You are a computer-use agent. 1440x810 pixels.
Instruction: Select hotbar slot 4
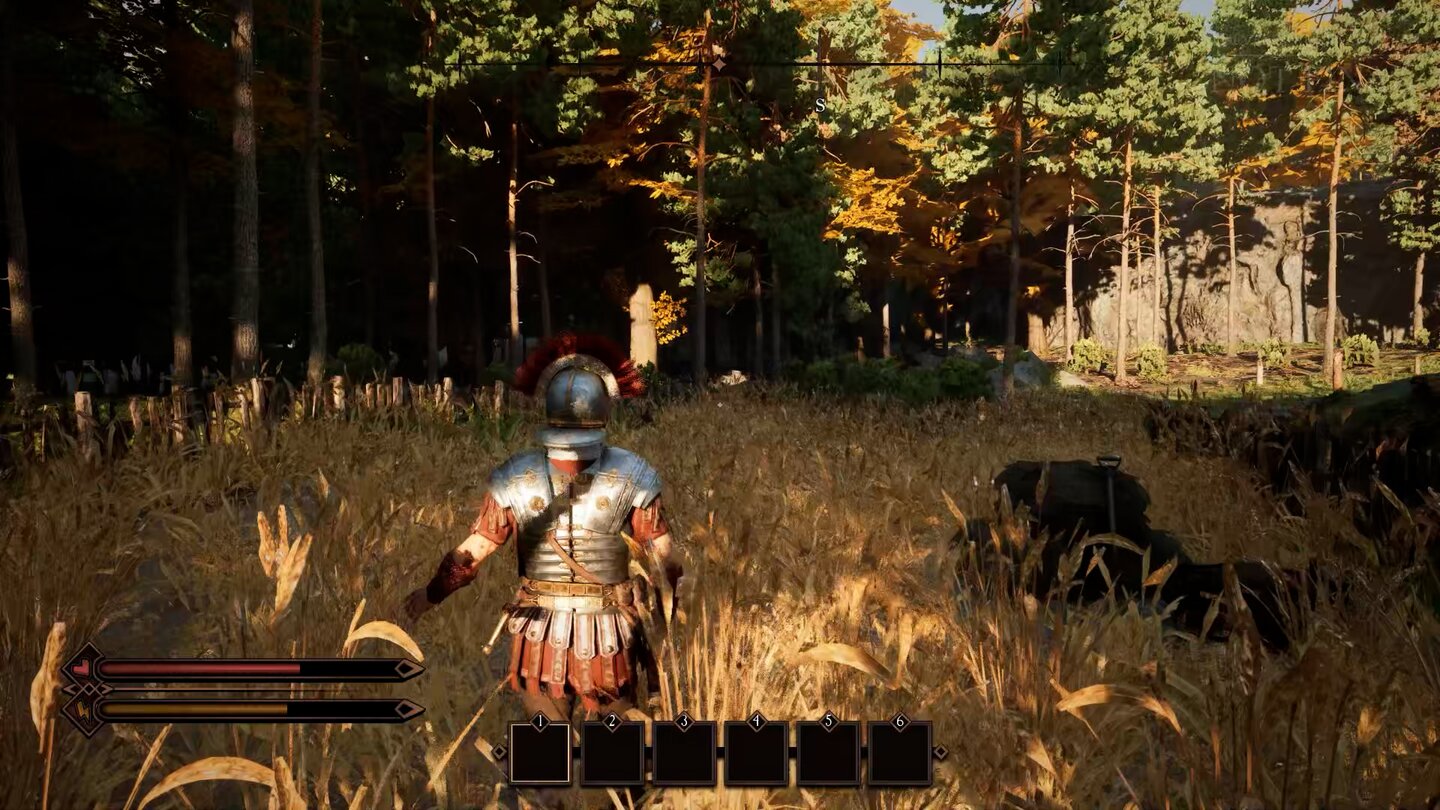756,752
